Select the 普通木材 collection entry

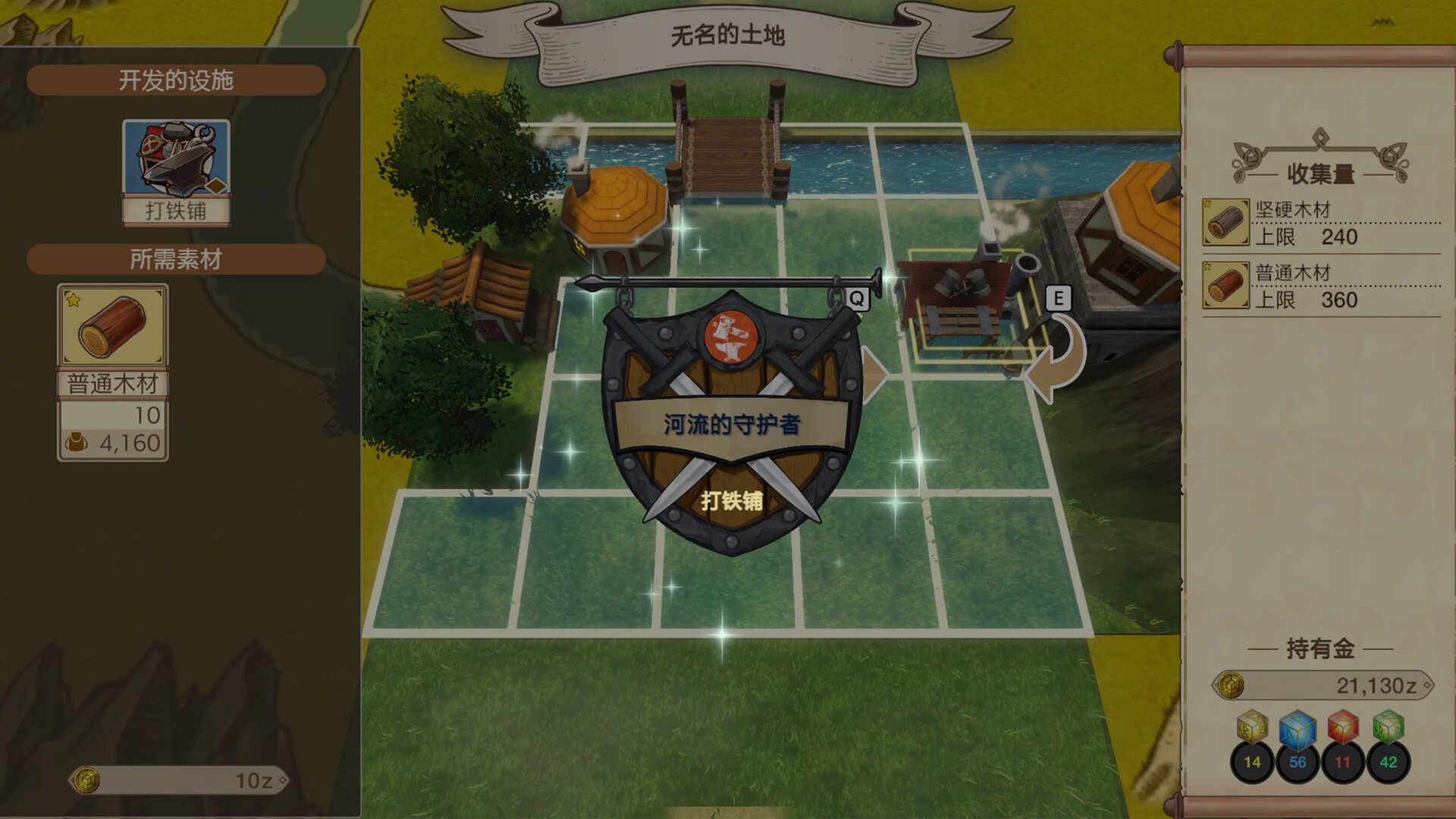[1321, 286]
